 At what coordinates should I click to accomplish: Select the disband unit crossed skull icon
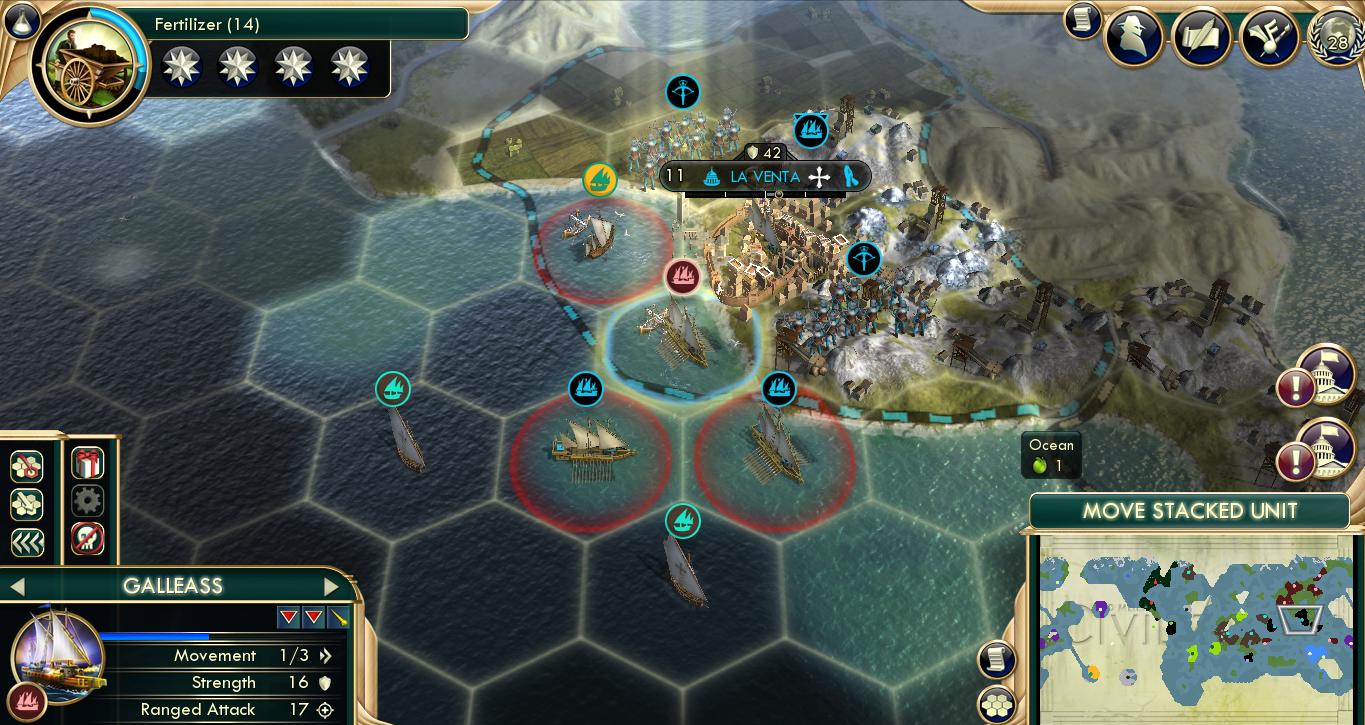[x=88, y=539]
